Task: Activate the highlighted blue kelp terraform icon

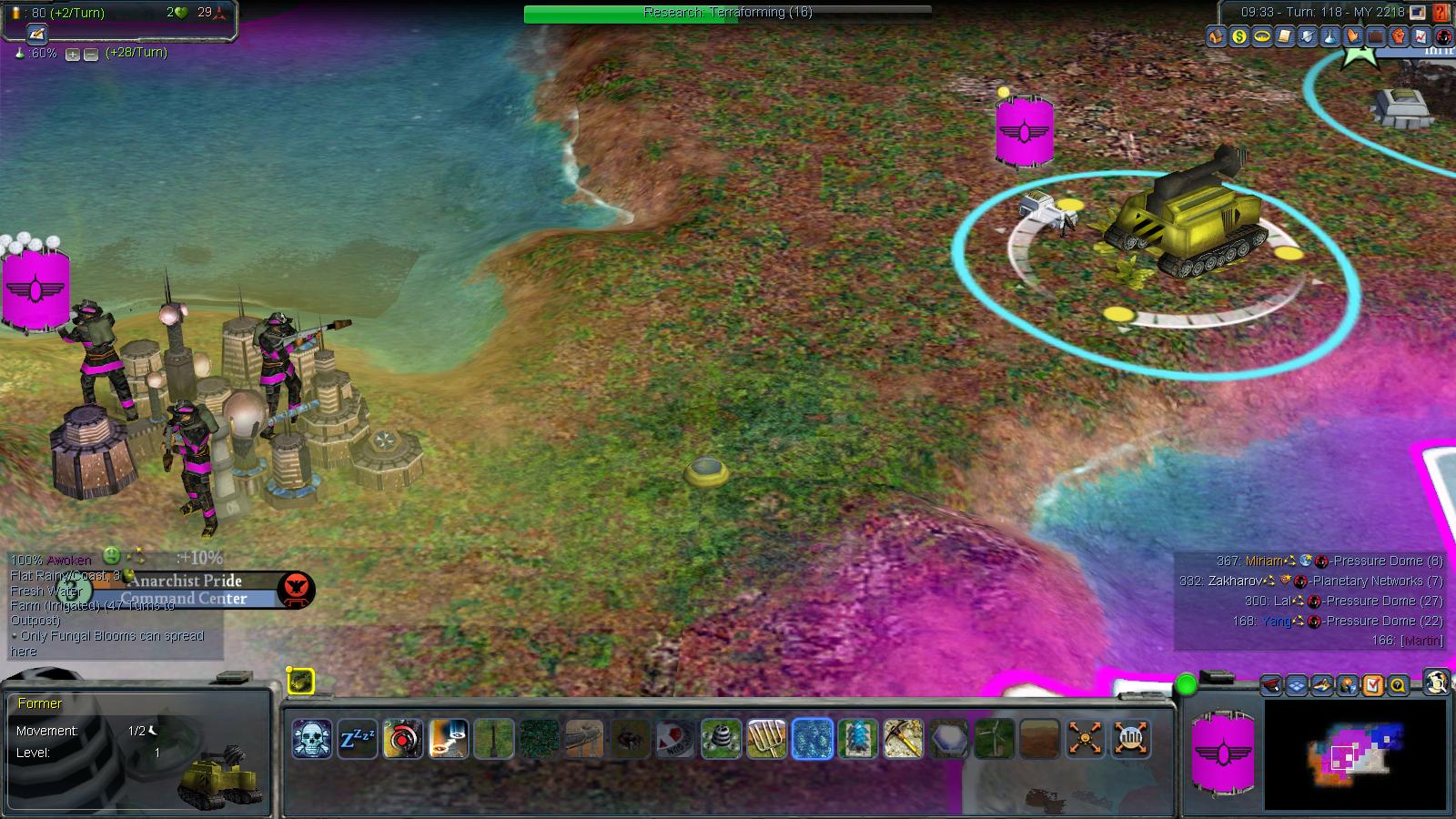Action: [x=813, y=738]
